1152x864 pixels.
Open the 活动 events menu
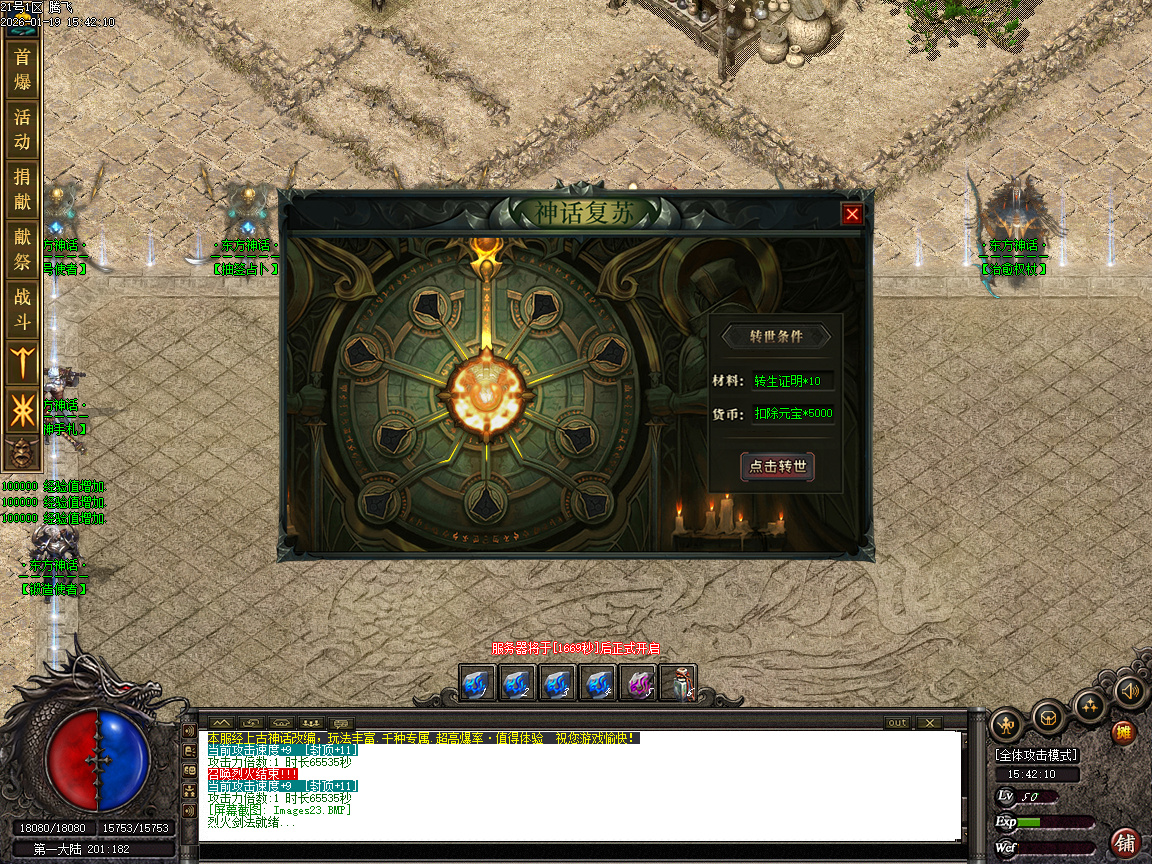(x=22, y=129)
